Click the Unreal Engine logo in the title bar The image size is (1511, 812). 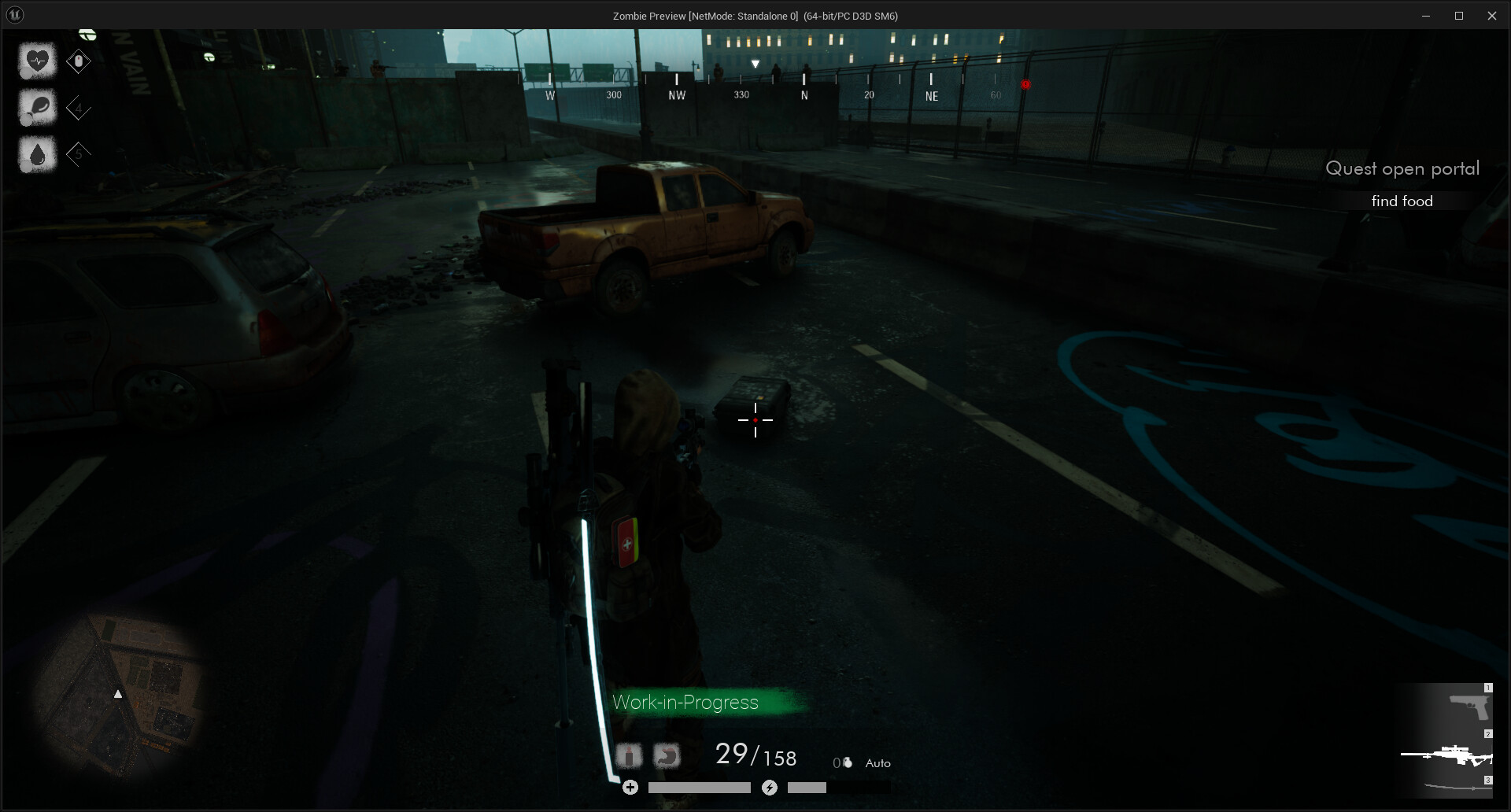click(x=14, y=15)
